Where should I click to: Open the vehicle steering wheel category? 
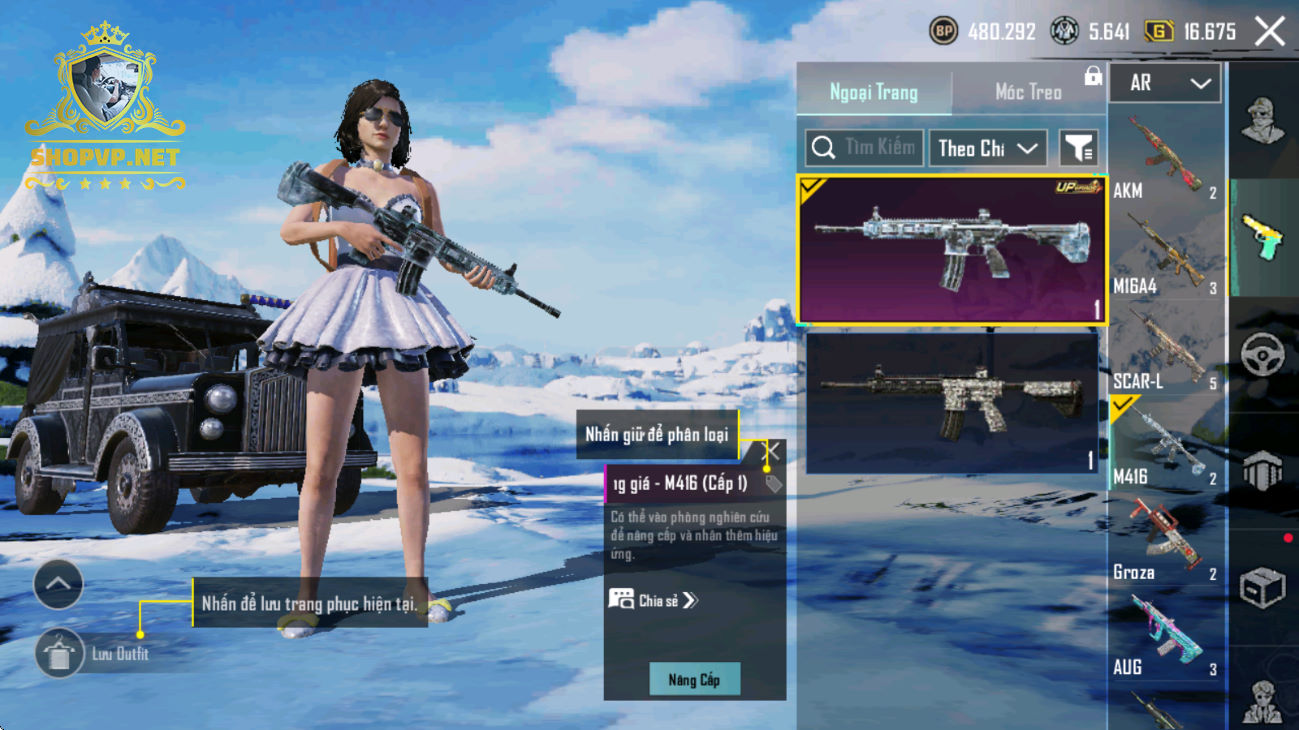[1262, 355]
